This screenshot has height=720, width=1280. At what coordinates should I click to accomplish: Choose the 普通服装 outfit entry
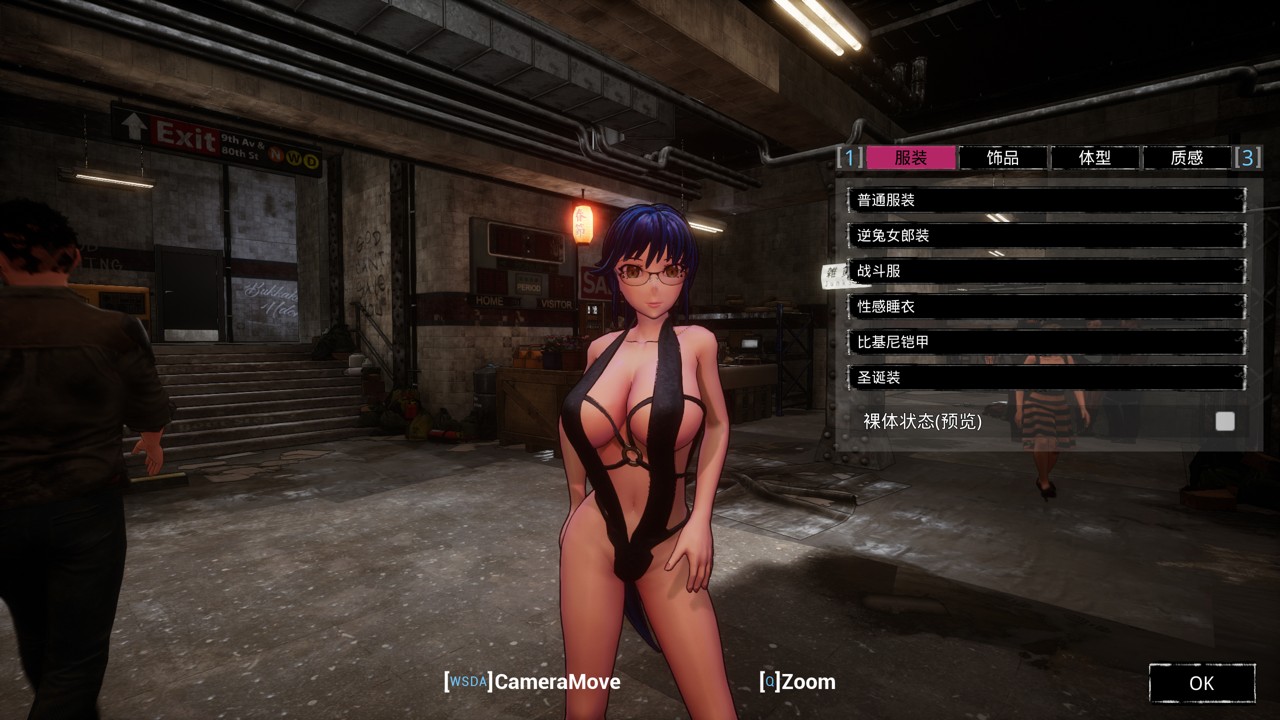coord(1046,200)
